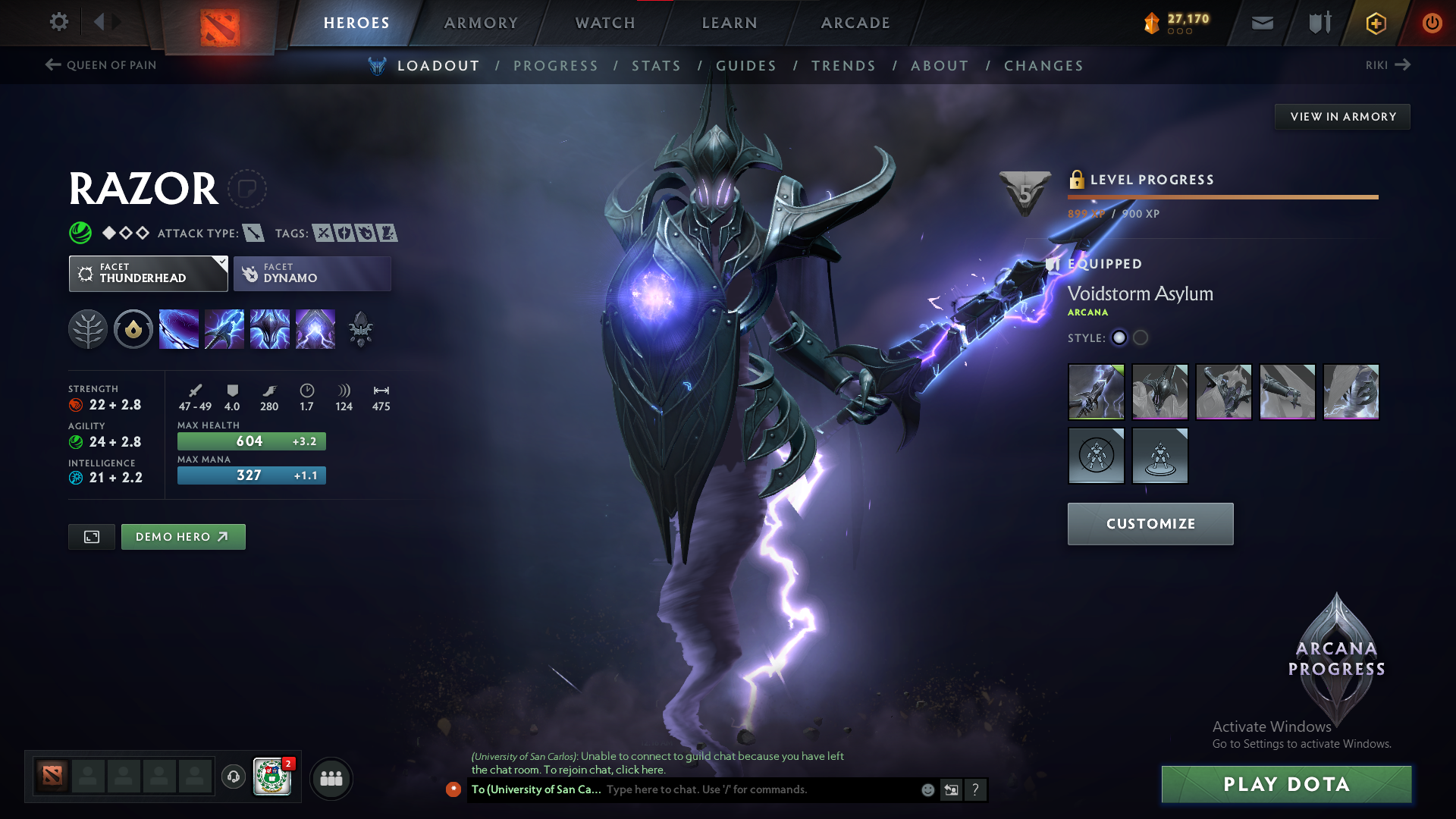Click Razor's Storm Surge ability icon
Screen dimensions: 1456x819
270,328
